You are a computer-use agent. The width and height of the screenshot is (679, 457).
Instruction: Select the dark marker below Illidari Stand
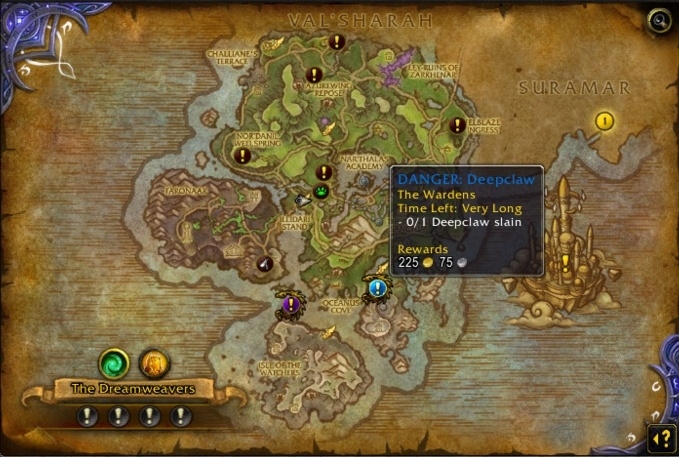click(265, 263)
